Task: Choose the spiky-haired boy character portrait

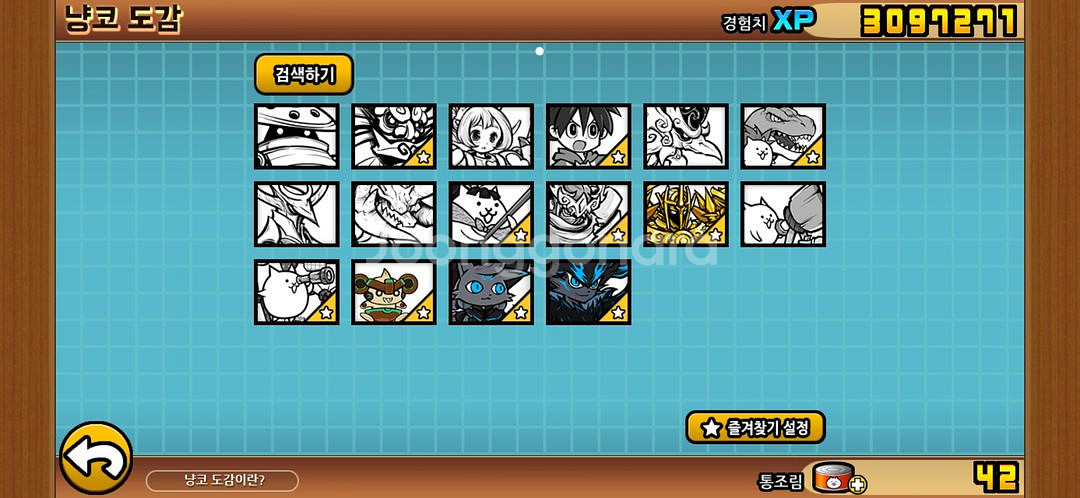Action: (588, 136)
